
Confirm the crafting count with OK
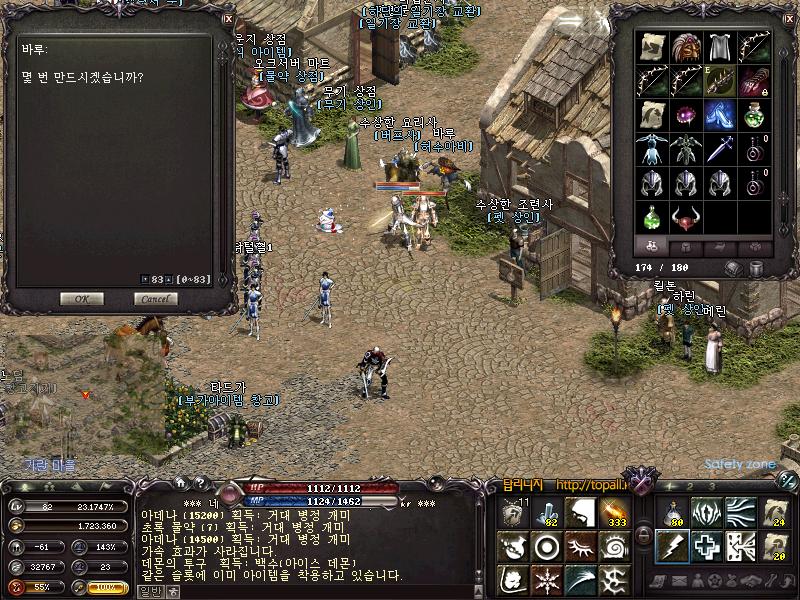tap(82, 298)
